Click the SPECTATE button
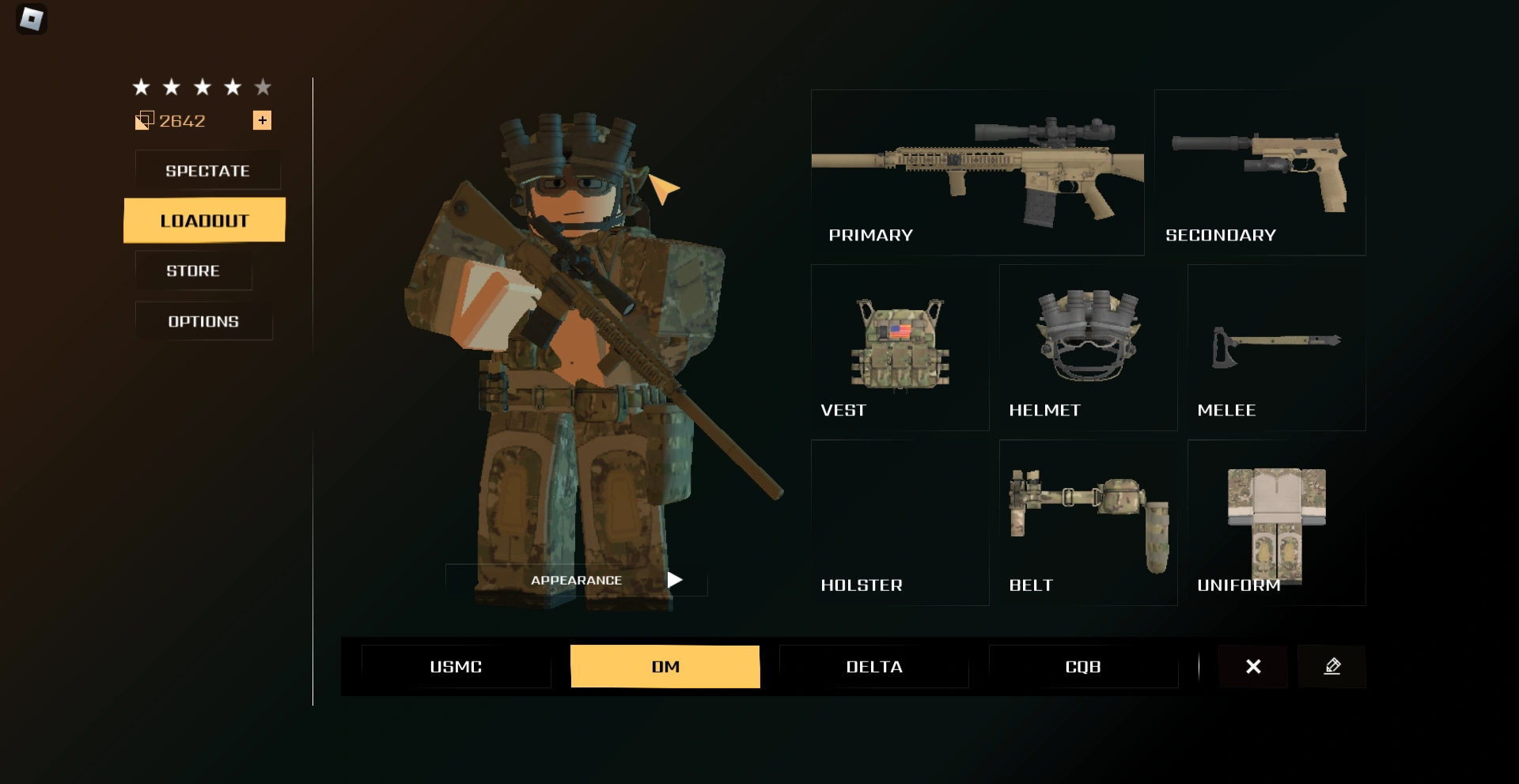The width and height of the screenshot is (1519, 784). click(x=207, y=170)
